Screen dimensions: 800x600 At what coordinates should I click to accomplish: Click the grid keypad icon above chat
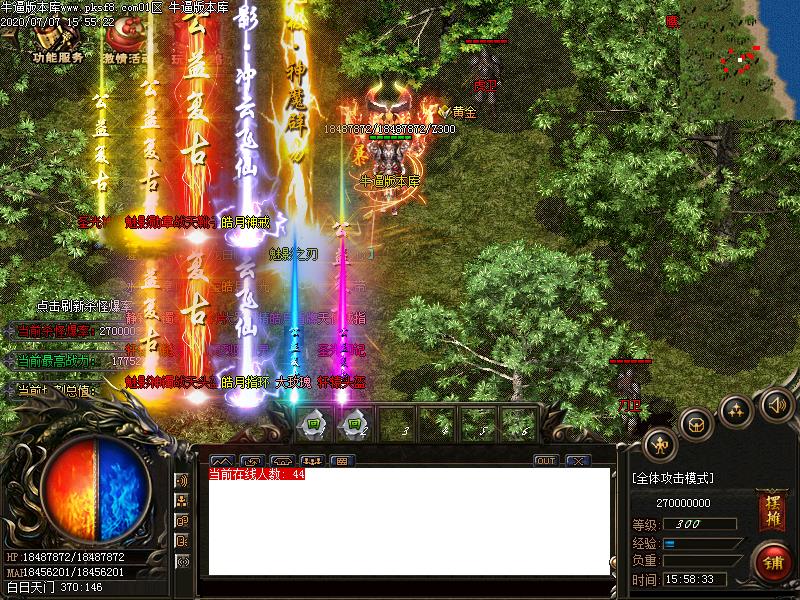(x=341, y=462)
